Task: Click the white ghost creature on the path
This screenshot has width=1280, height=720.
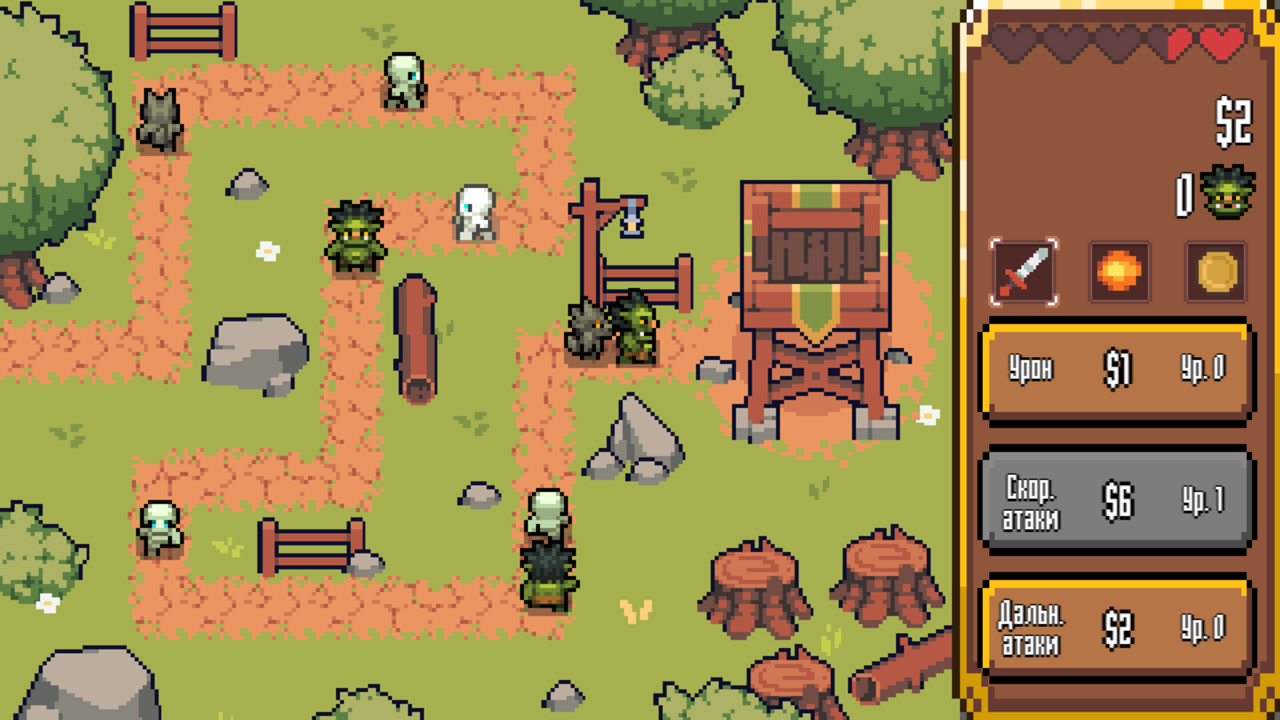Action: click(x=477, y=212)
